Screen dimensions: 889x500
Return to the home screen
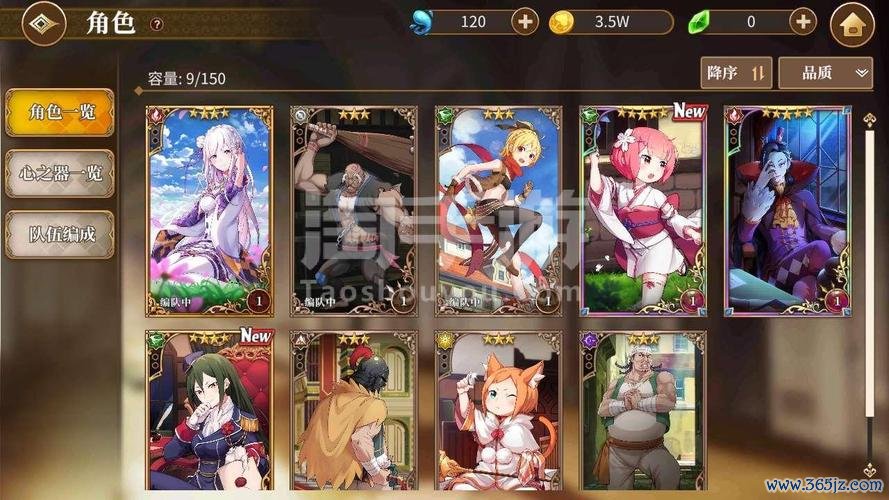point(852,24)
